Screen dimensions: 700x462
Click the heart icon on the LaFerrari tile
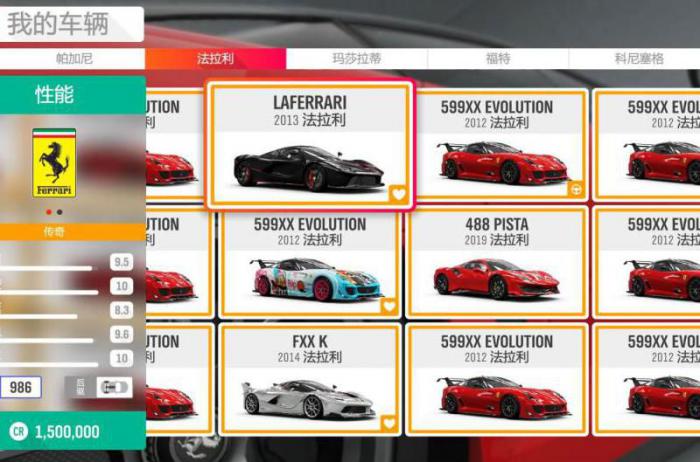pos(398,194)
